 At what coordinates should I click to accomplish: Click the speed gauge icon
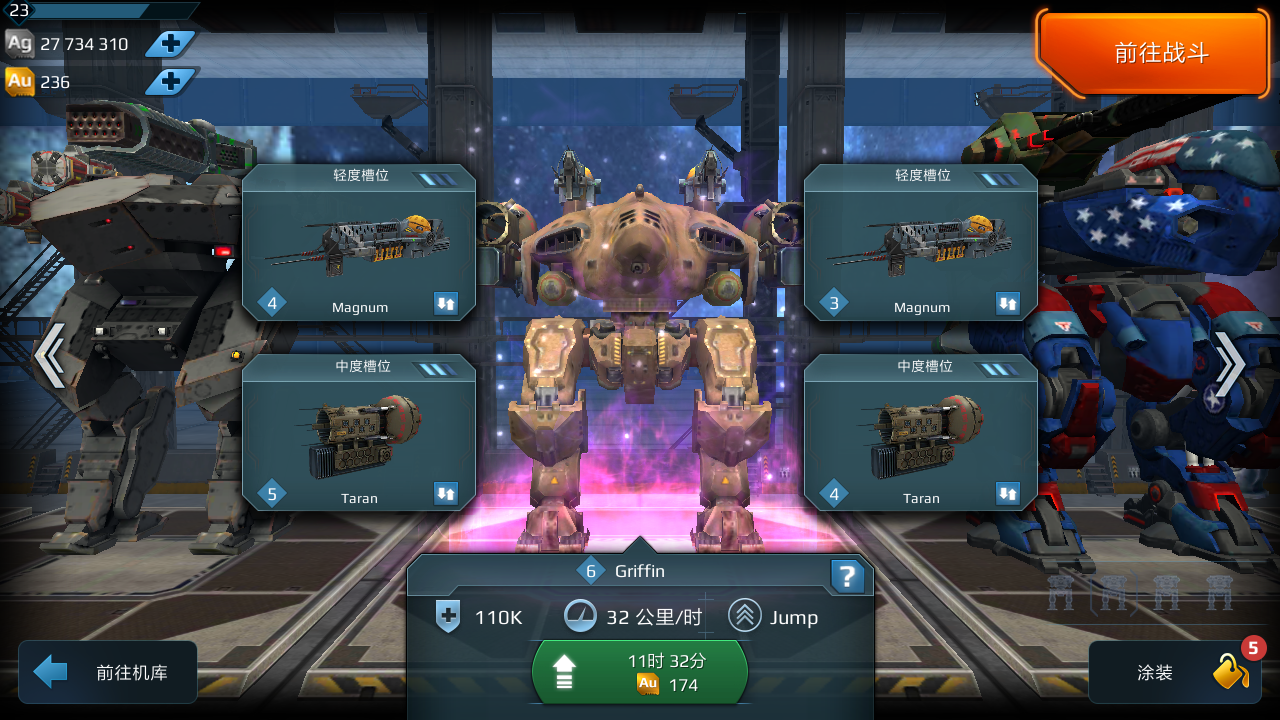click(x=584, y=617)
